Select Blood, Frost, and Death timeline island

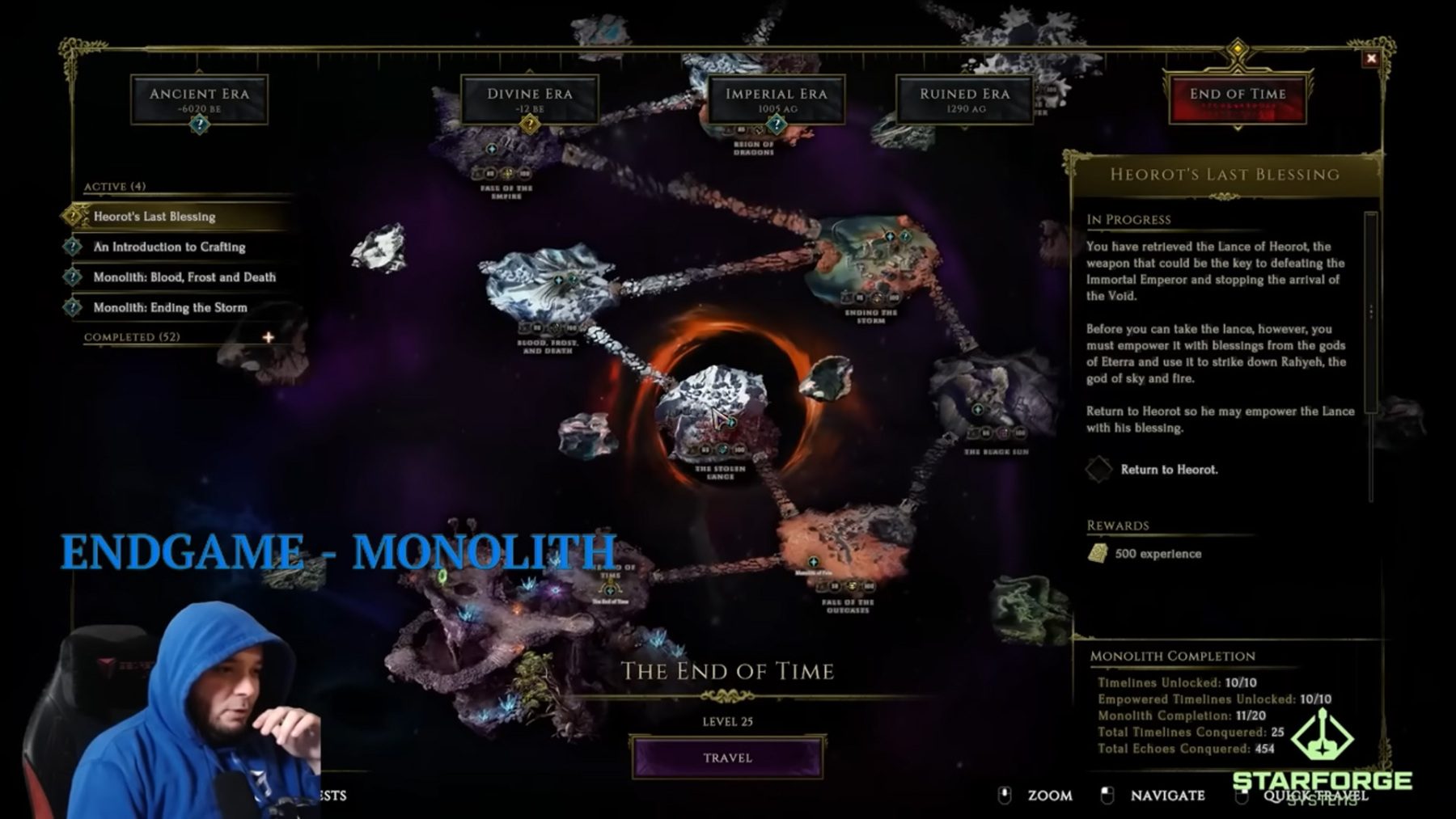(548, 287)
